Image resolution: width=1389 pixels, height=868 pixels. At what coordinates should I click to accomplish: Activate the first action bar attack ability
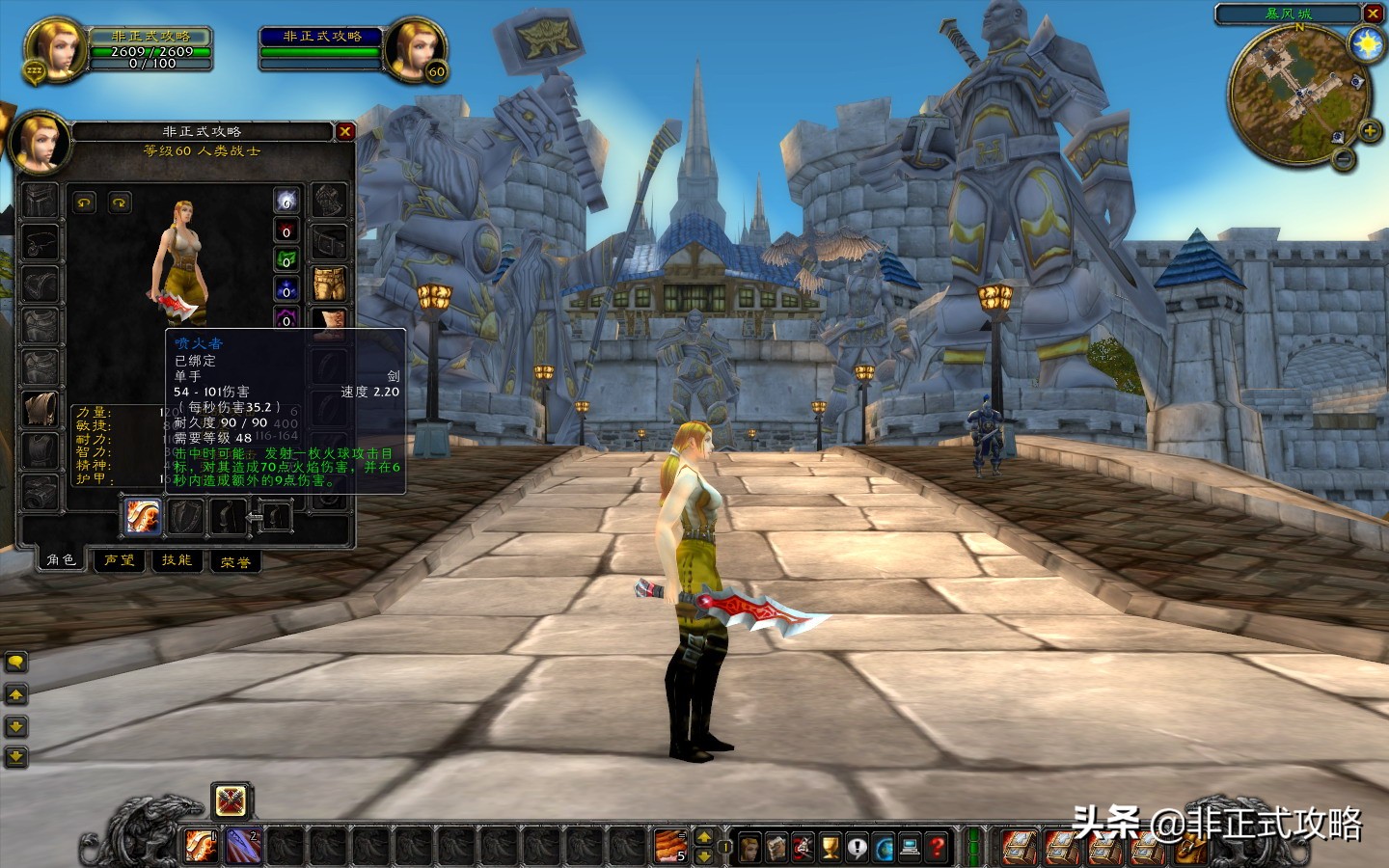(x=201, y=846)
